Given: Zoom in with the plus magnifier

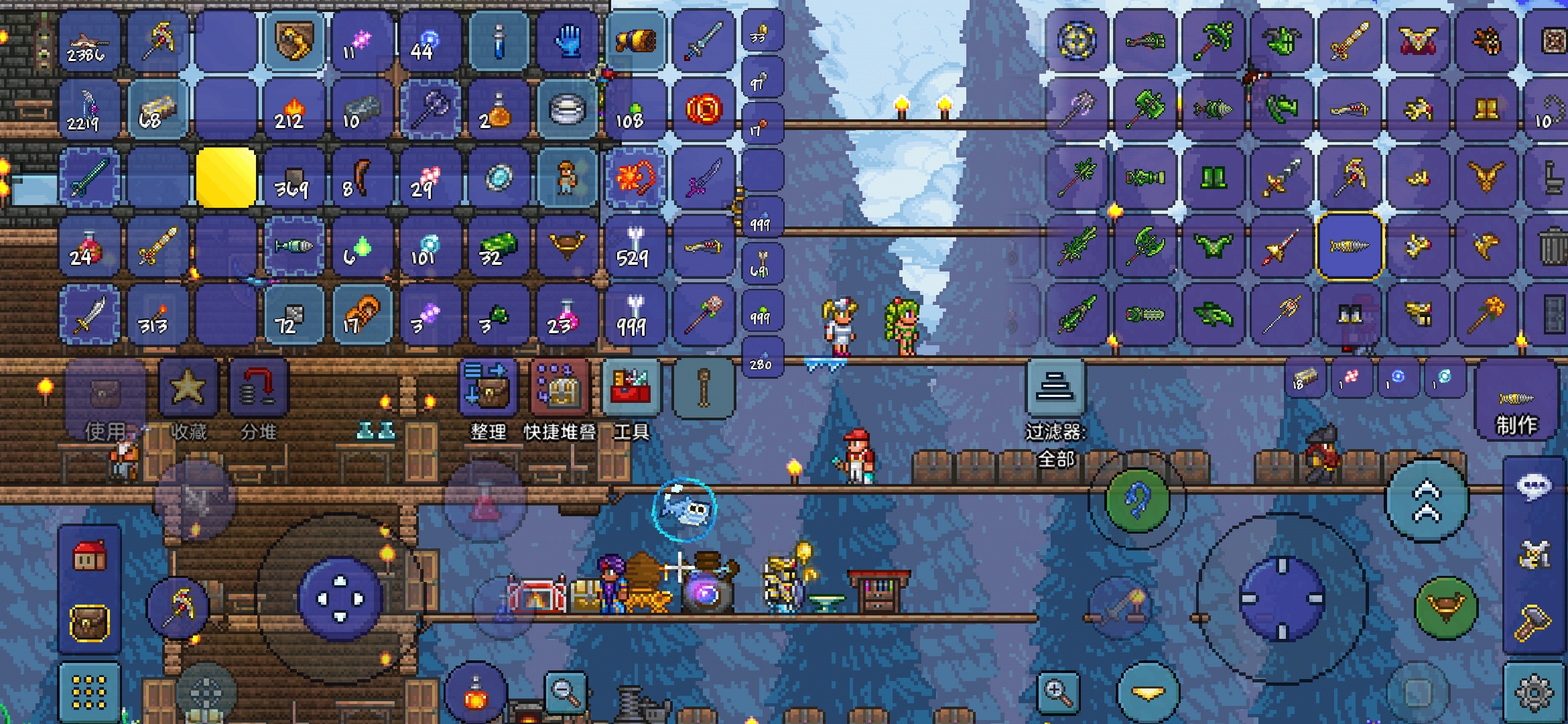Looking at the screenshot, I should tap(1057, 692).
